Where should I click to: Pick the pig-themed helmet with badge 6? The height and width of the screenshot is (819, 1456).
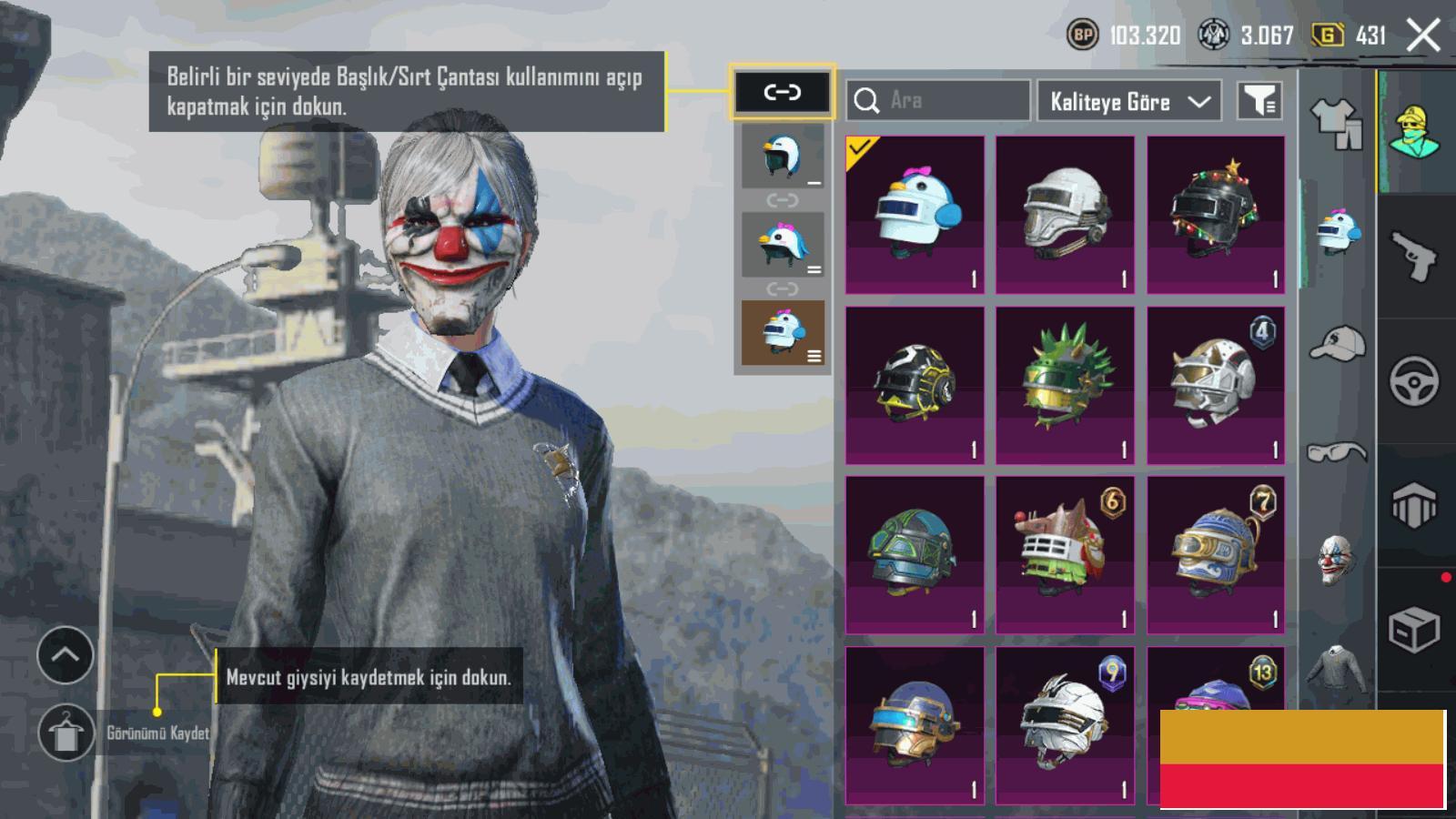1065,555
